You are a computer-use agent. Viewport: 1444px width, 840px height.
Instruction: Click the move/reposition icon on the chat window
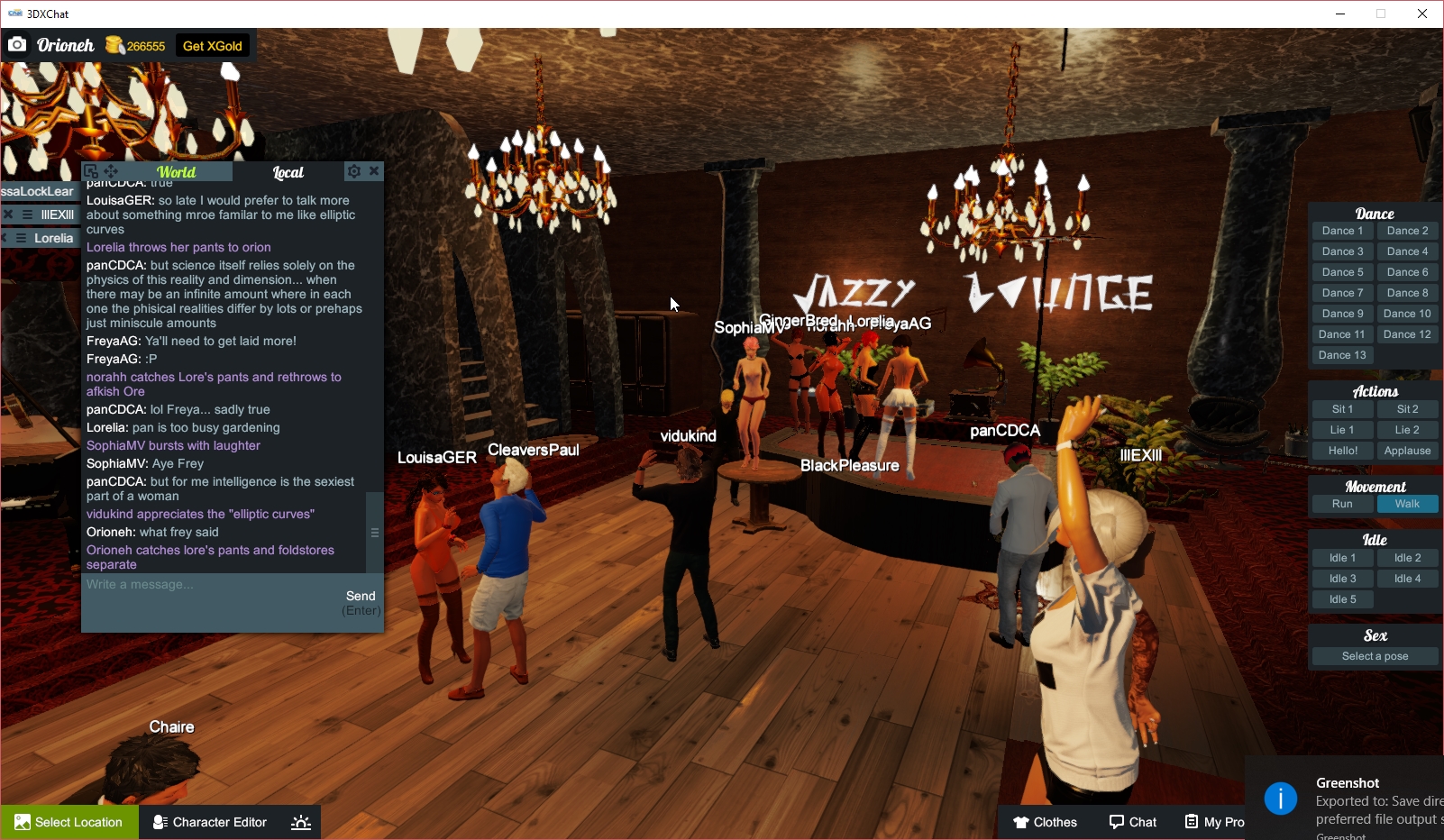point(110,170)
